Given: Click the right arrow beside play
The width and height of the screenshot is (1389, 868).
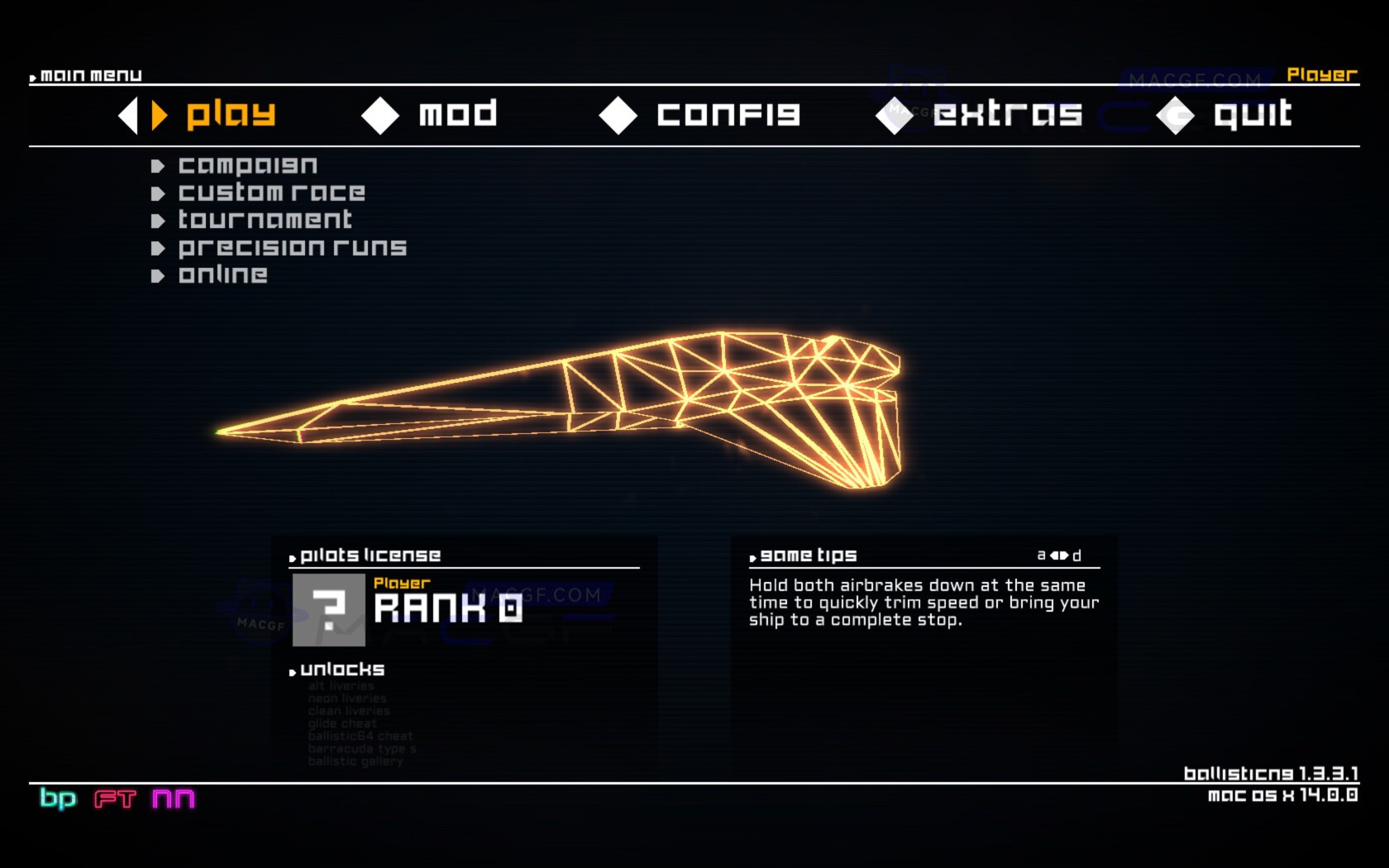Looking at the screenshot, I should [157, 116].
